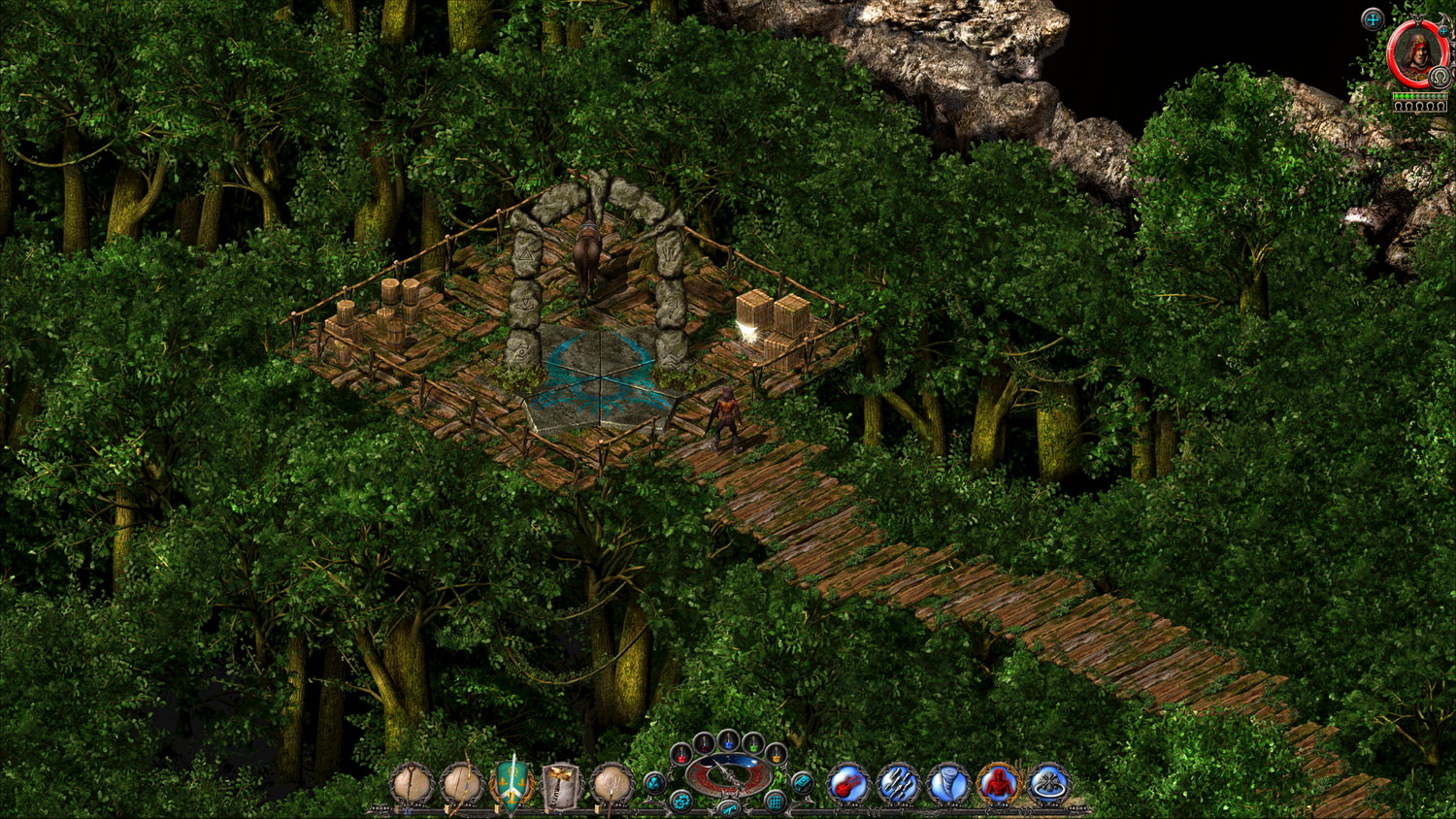Activate the red figure buff ability
Viewport: 1456px width, 819px height.
pos(998,783)
